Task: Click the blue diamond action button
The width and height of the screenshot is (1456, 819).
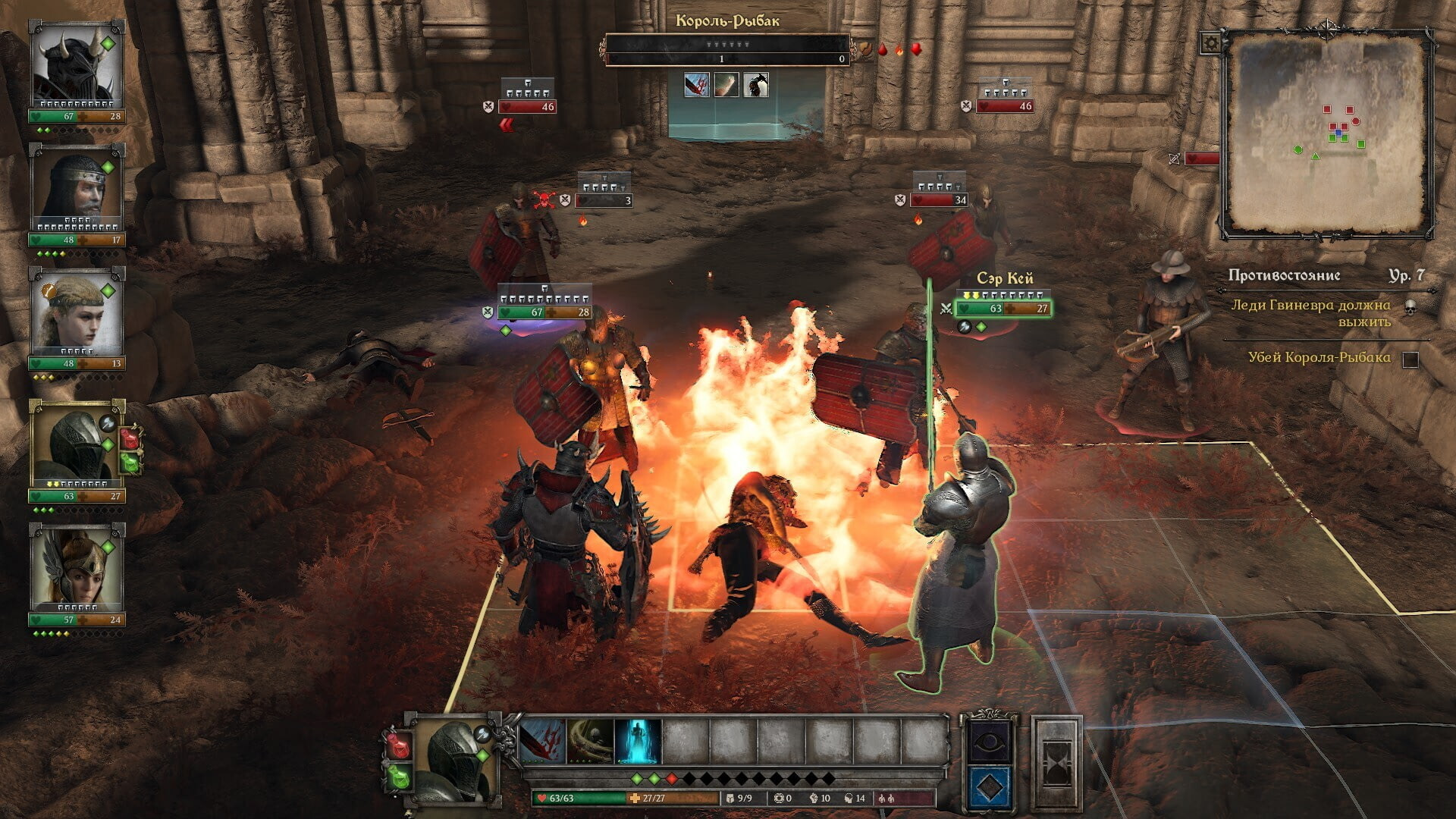Action: tap(990, 787)
